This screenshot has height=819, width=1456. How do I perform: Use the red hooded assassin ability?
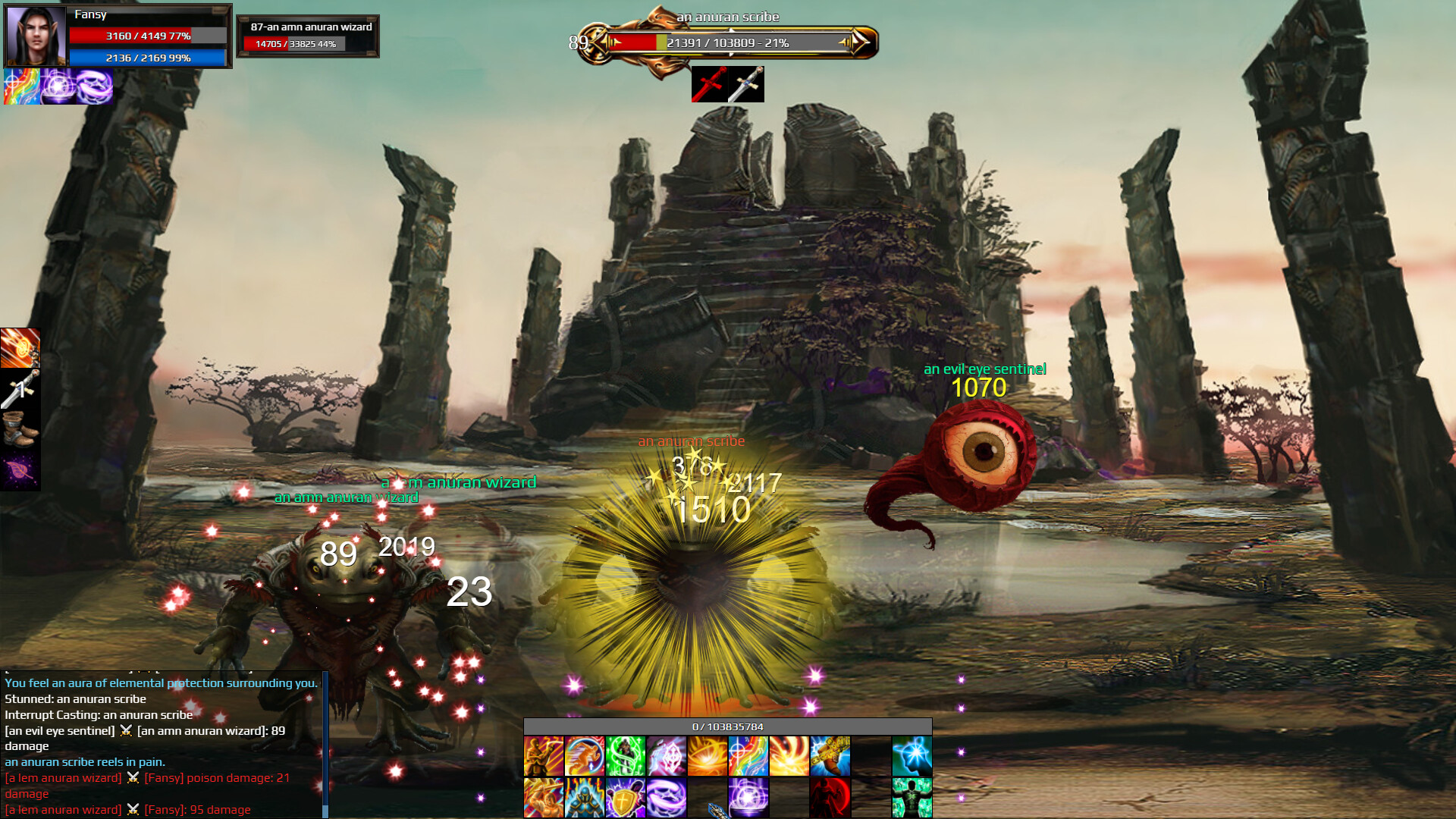point(830,798)
